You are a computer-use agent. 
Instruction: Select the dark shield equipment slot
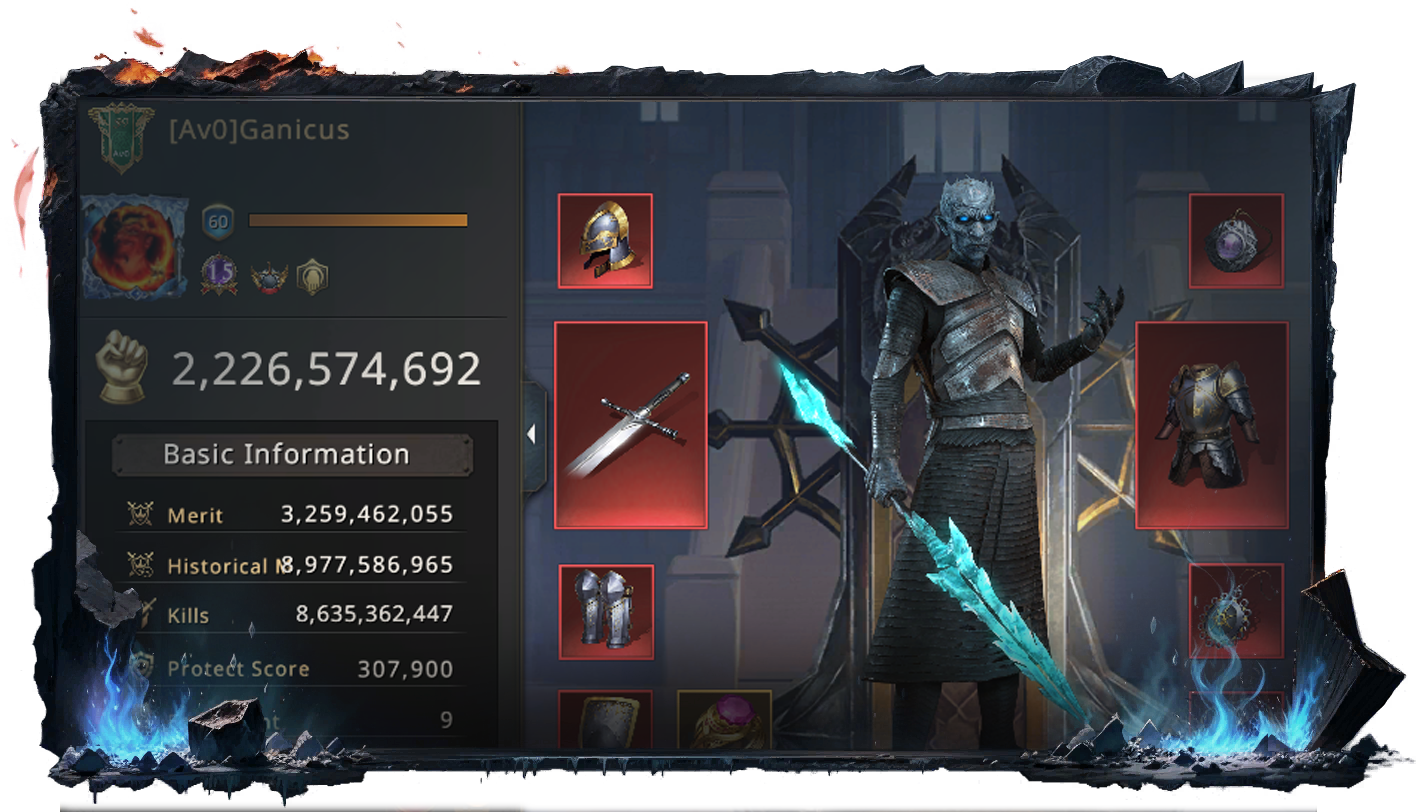coord(605,720)
